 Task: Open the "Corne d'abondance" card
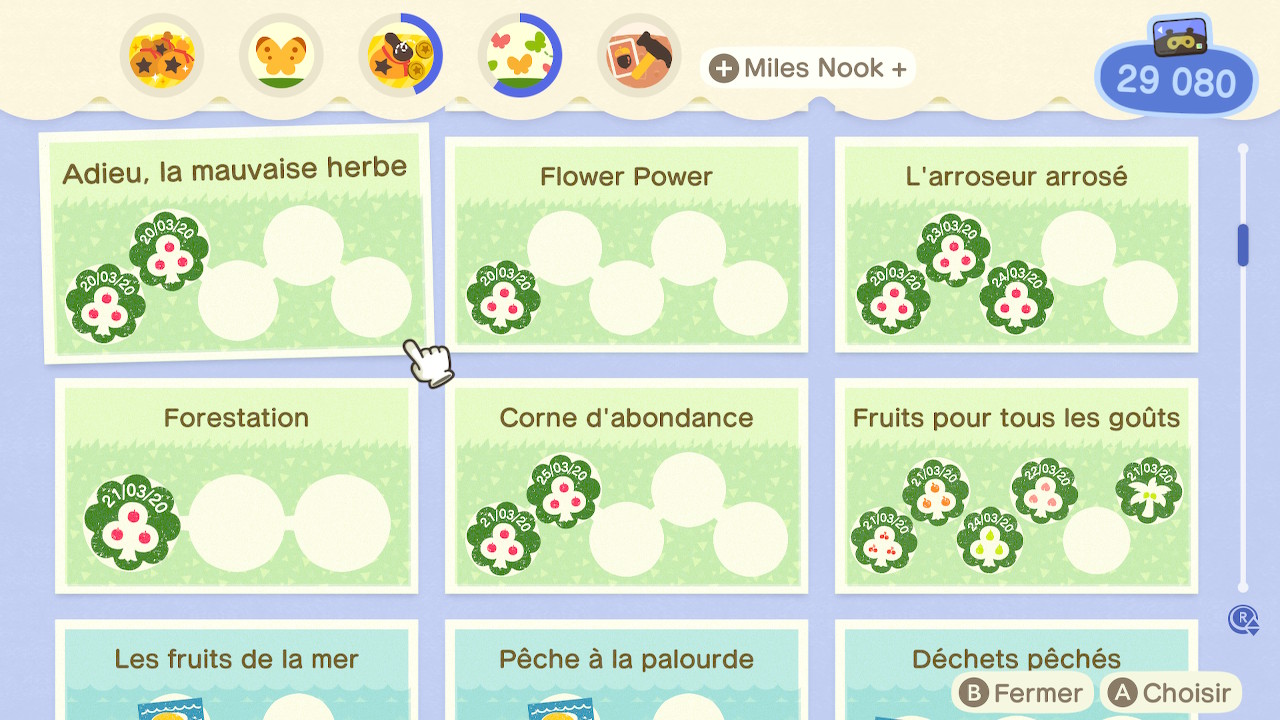tap(626, 485)
